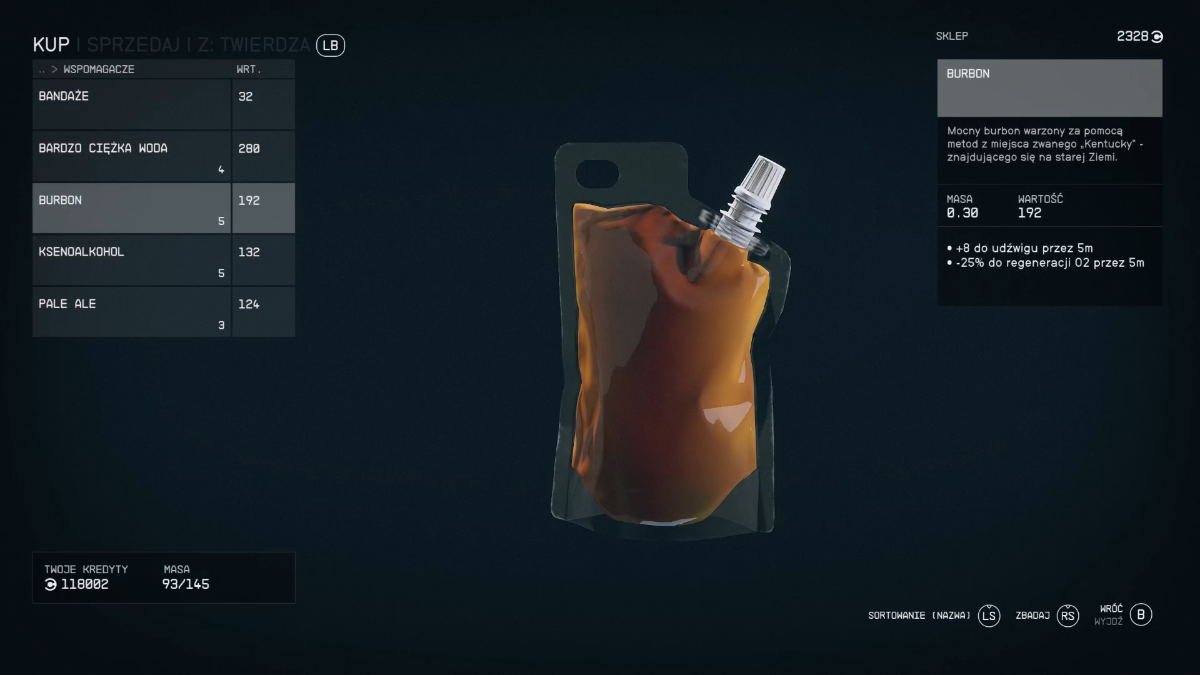Select the Bandaże item row

[132, 104]
